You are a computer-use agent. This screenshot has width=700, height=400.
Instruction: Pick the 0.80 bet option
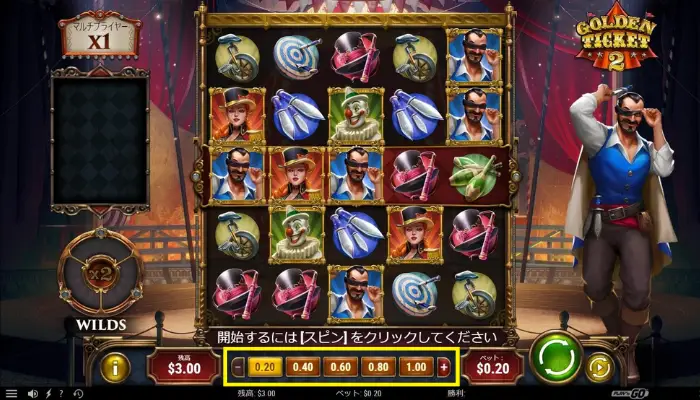tap(376, 367)
